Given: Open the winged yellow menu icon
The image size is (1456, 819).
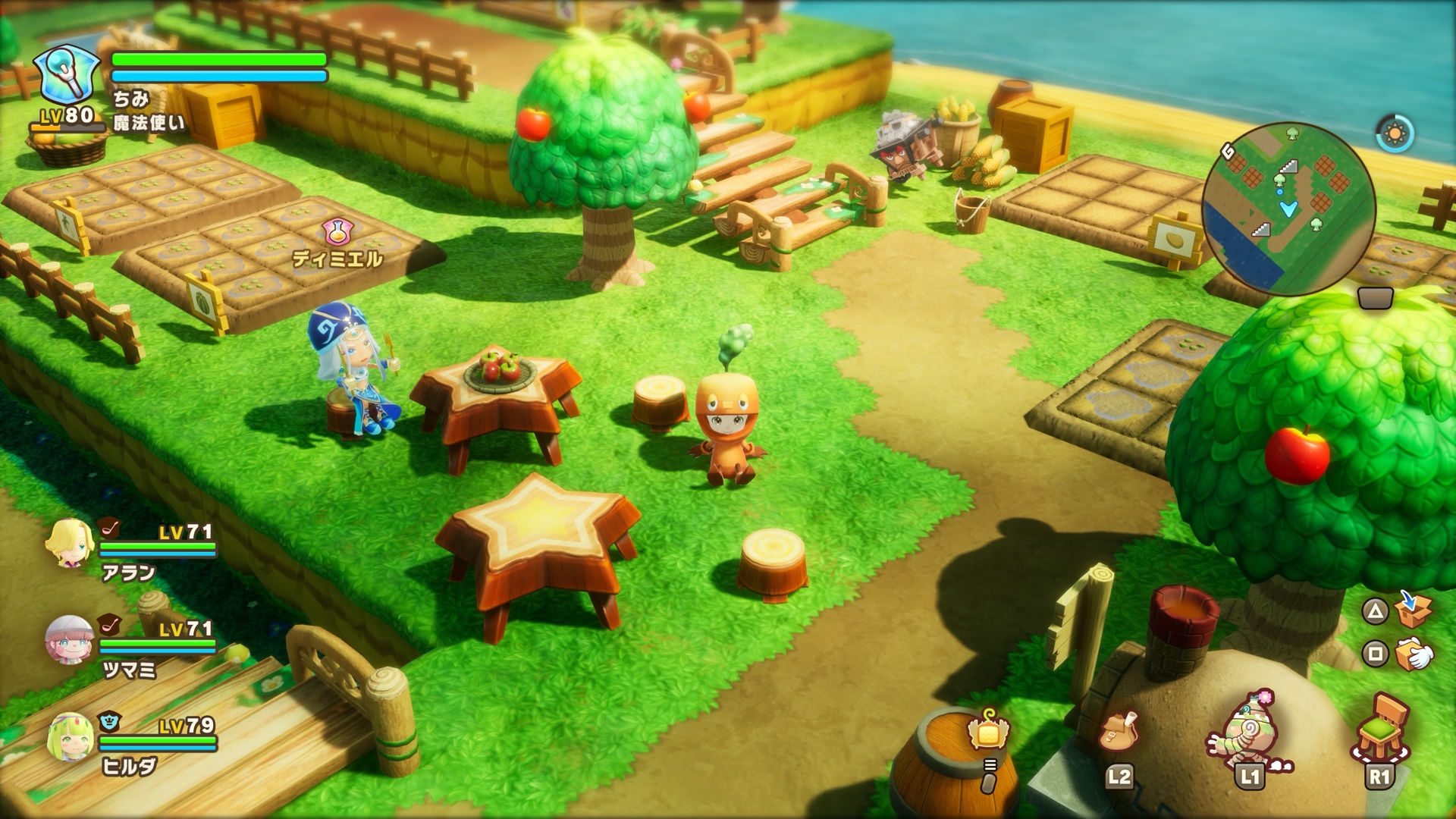Looking at the screenshot, I should [988, 731].
